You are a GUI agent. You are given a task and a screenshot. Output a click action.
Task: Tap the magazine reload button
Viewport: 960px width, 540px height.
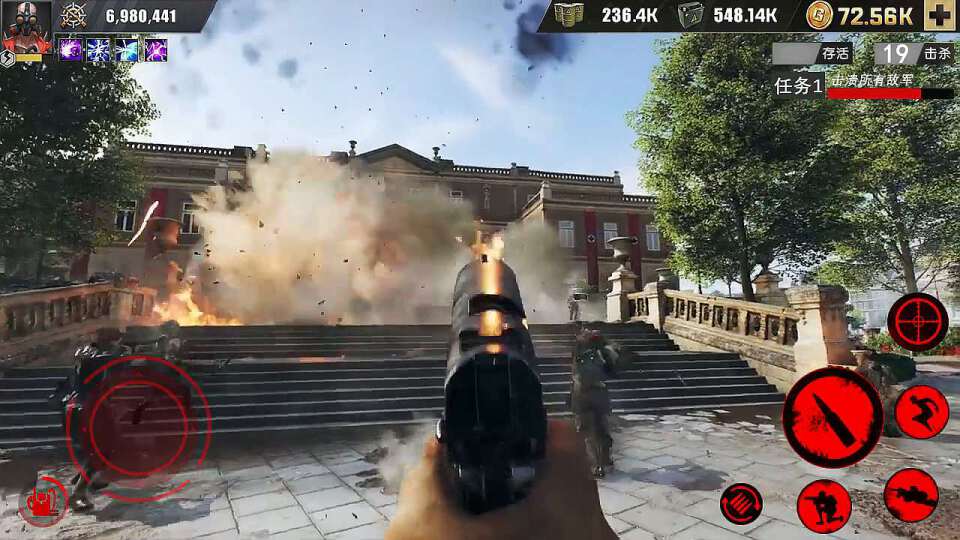click(x=741, y=503)
